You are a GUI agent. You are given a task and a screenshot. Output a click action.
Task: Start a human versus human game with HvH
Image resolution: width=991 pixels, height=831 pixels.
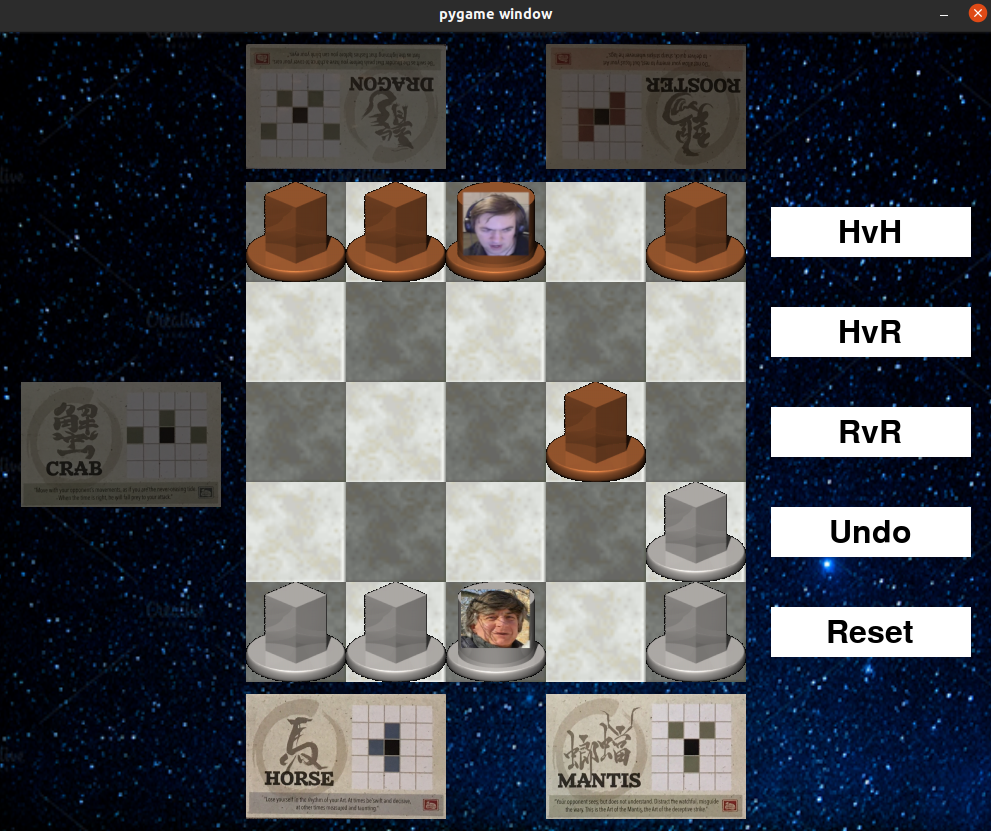coord(870,232)
